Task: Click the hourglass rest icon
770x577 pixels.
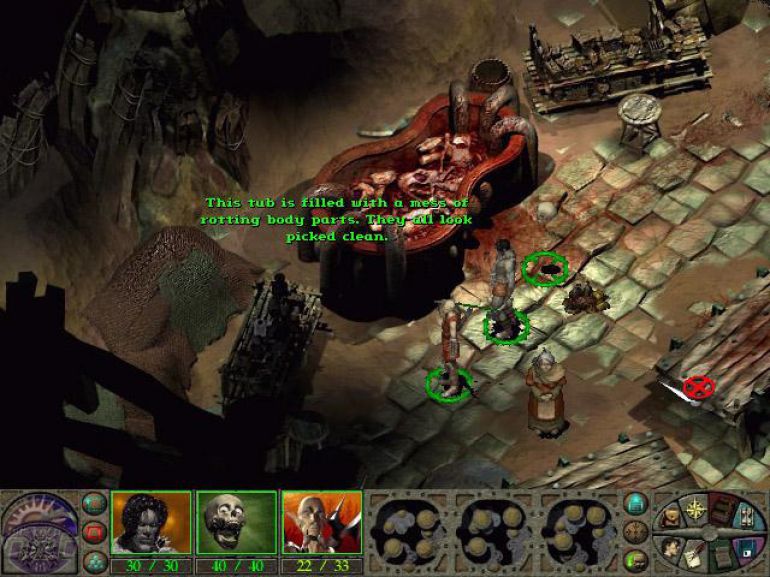Action: pos(749,520)
